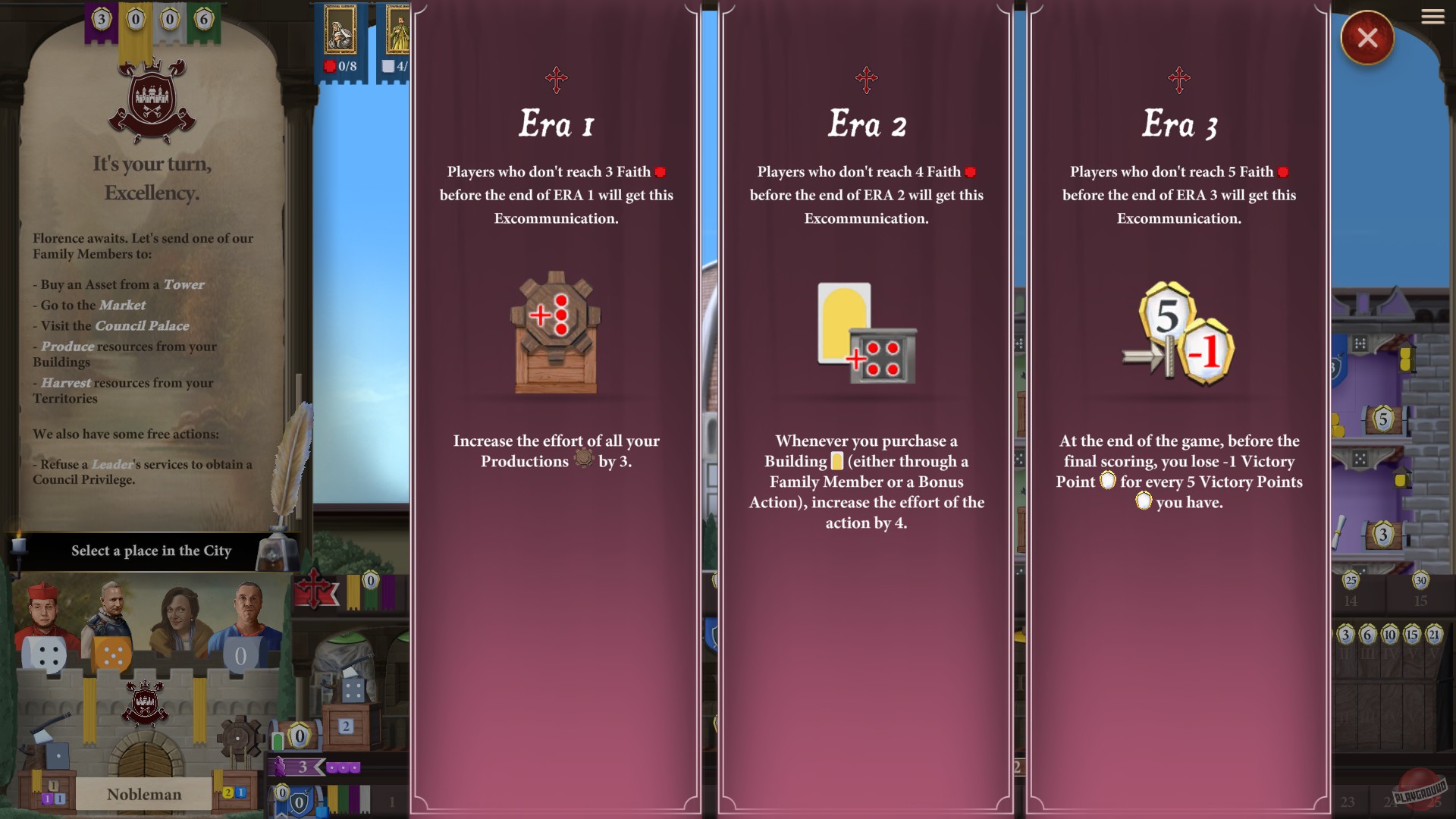Click the Nobleman banner above the gate

click(x=143, y=794)
